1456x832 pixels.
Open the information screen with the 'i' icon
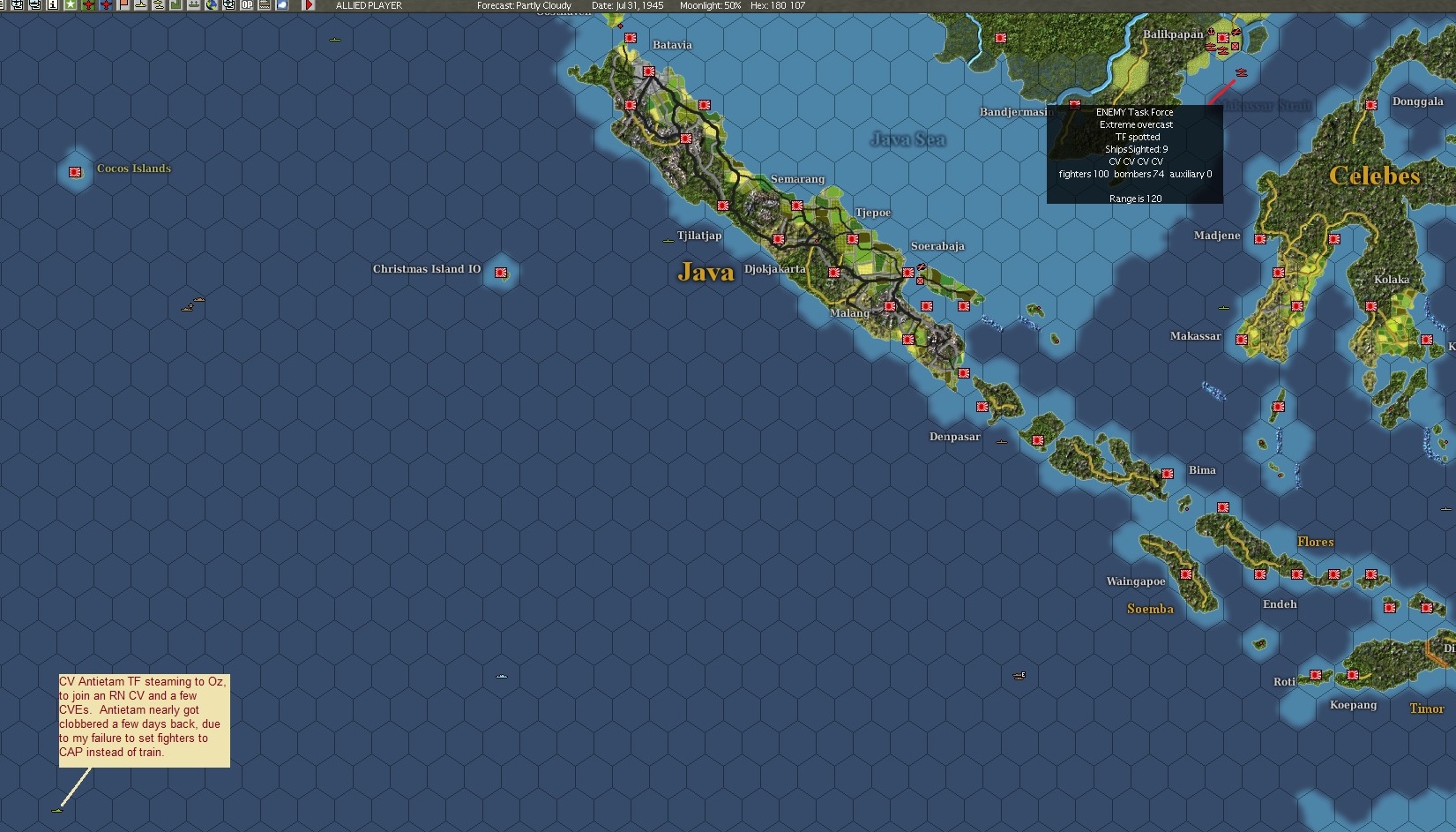click(53, 4)
